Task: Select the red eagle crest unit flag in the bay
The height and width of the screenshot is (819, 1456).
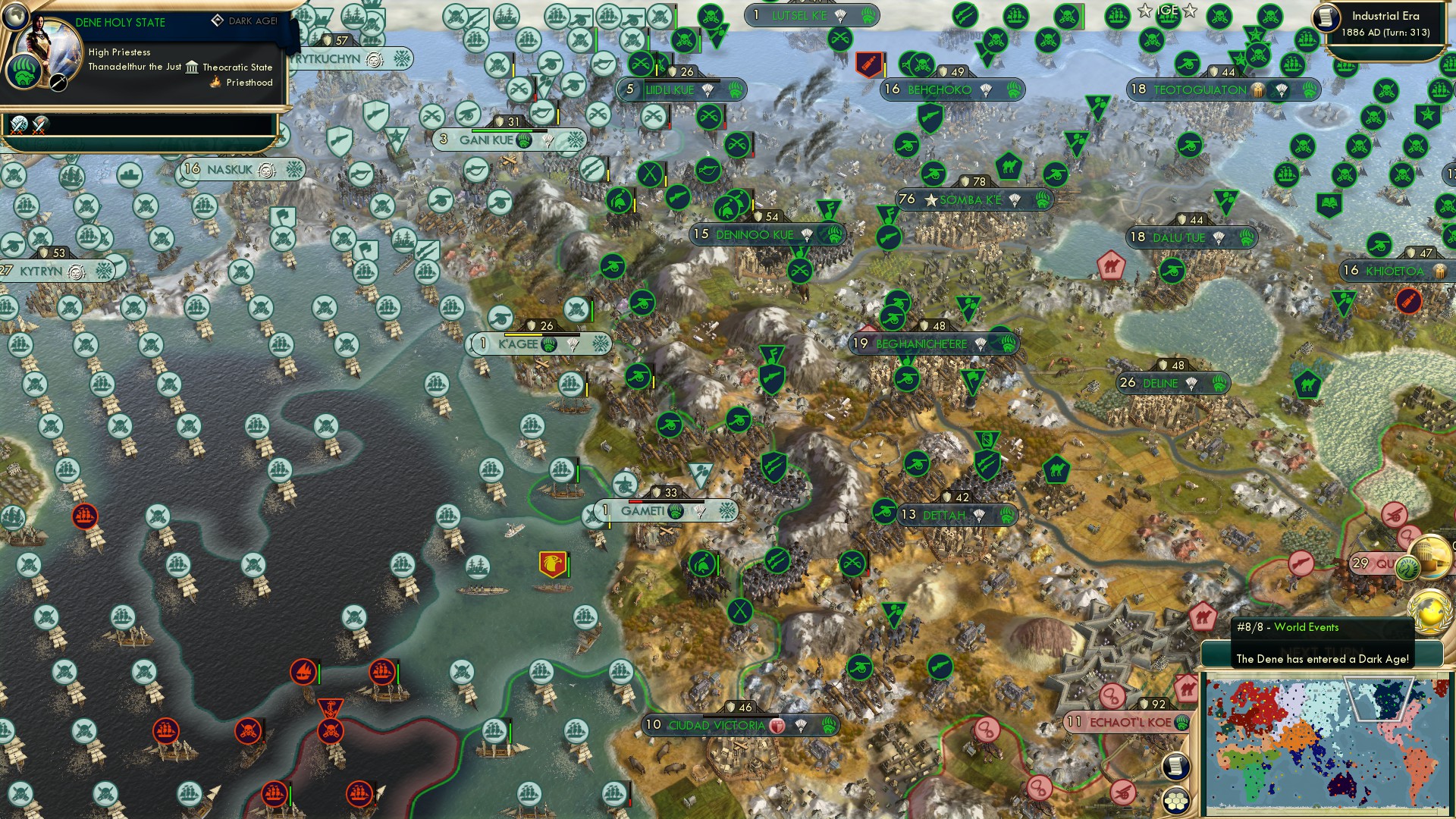Action: (x=554, y=564)
